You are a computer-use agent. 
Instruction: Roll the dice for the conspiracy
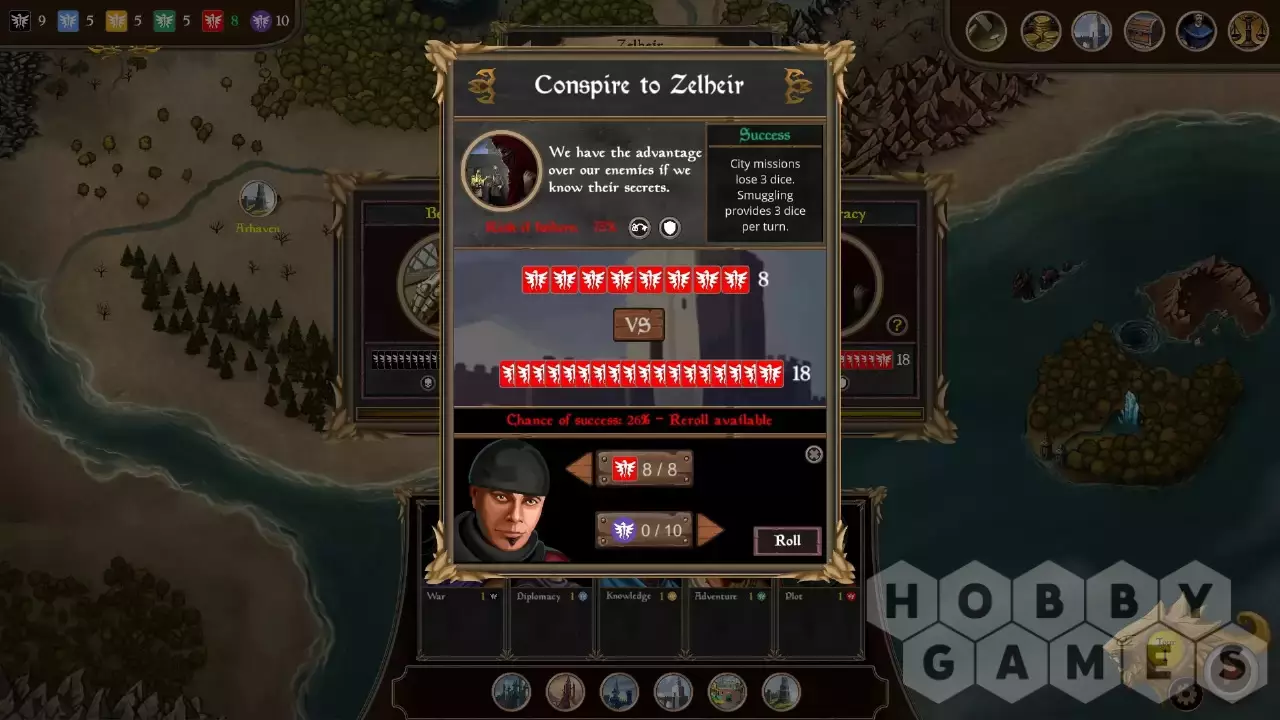[787, 541]
